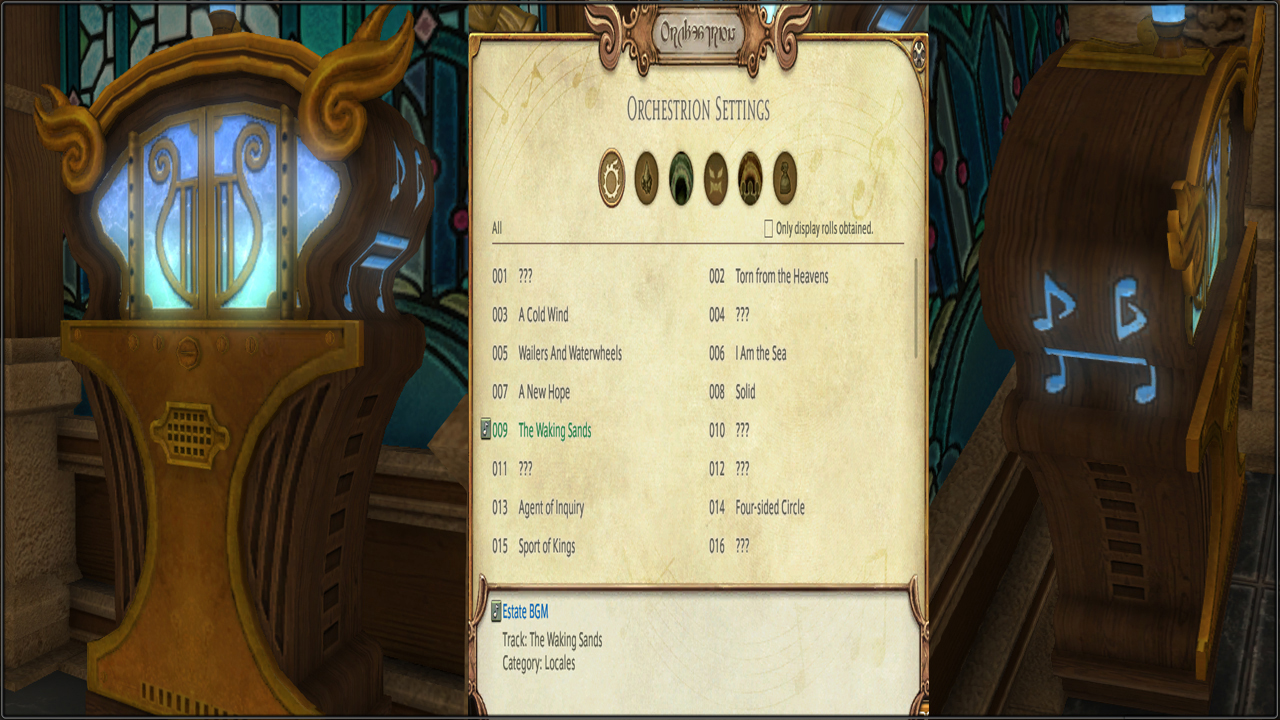Switch to the crystal rock category icon
This screenshot has width=1280, height=720.
(x=646, y=178)
